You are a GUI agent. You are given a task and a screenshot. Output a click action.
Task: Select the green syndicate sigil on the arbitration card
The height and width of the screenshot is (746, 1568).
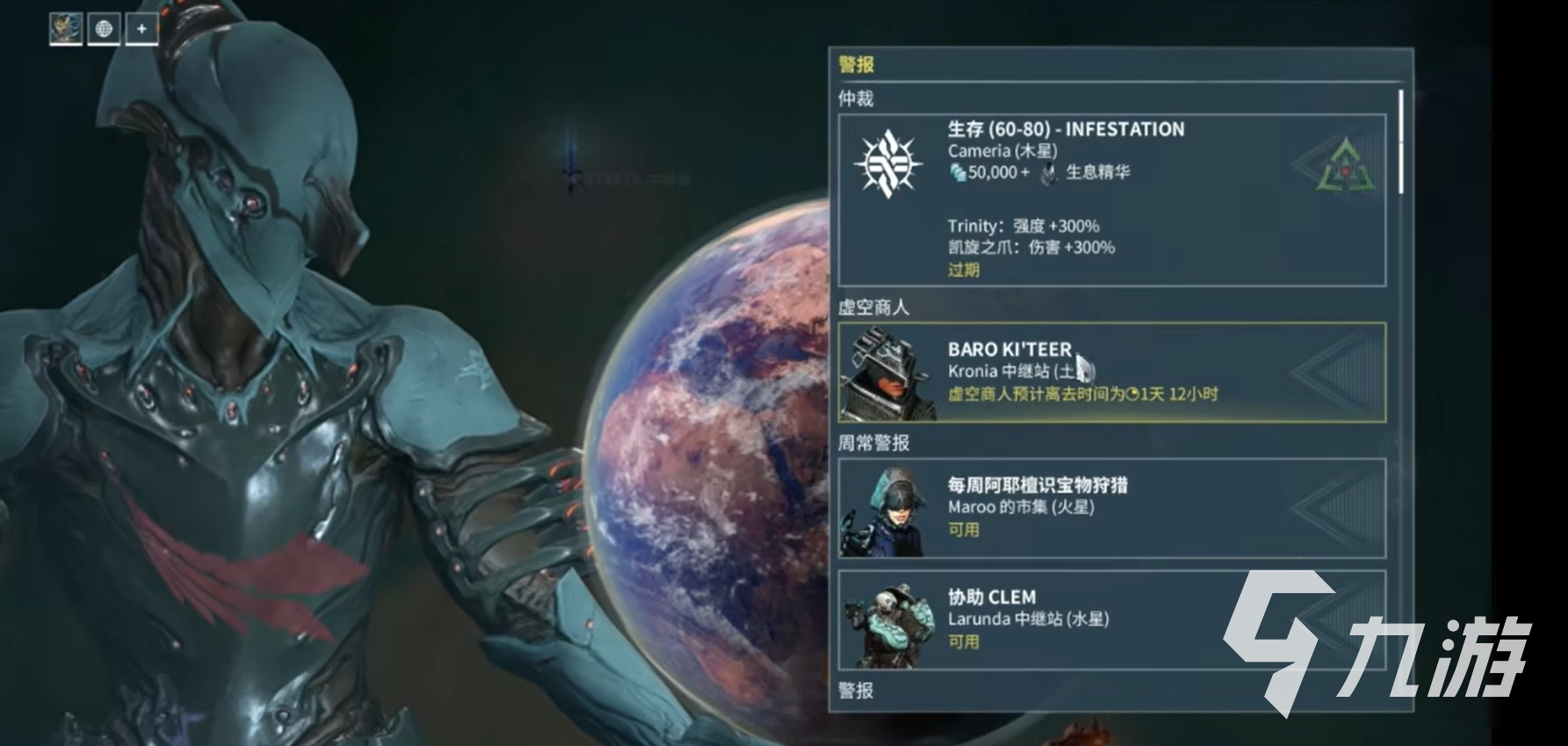coord(1344,163)
